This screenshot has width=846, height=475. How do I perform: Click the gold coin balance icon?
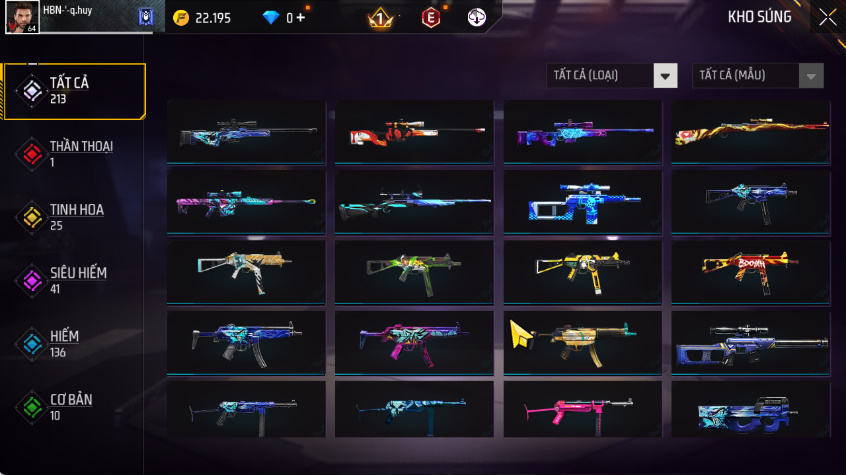point(181,18)
